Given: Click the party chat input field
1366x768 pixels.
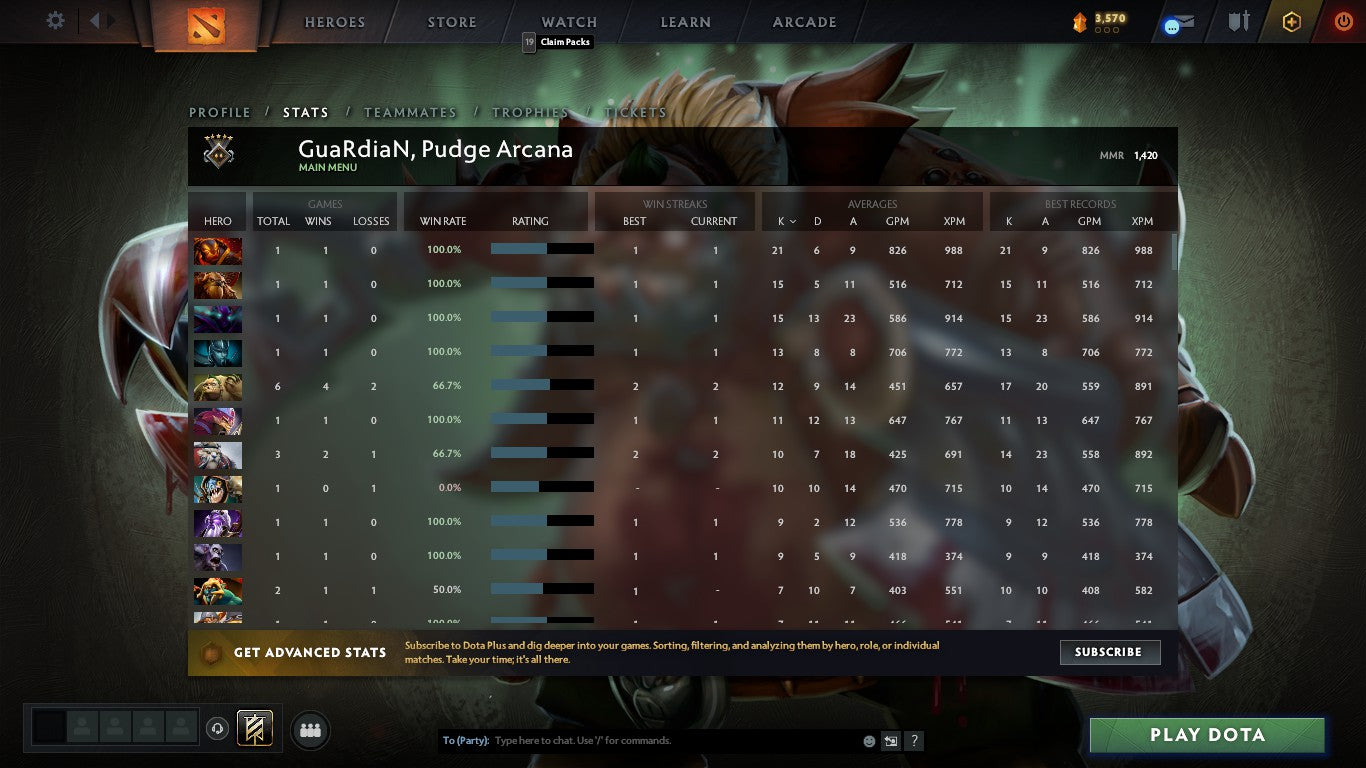Looking at the screenshot, I should [650, 740].
